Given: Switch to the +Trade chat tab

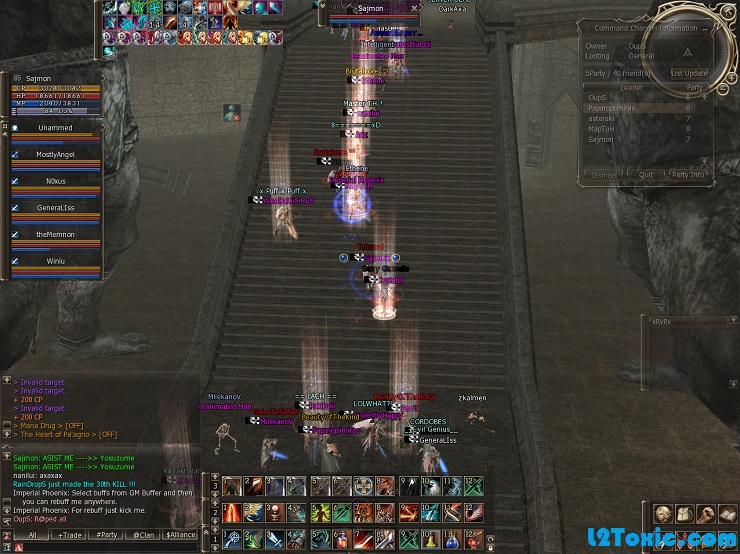Looking at the screenshot, I should click(x=69, y=535).
